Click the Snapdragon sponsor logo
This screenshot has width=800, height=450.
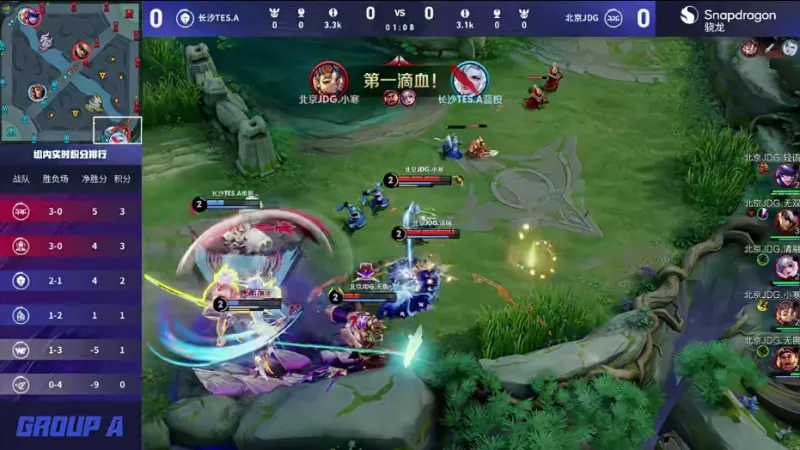[729, 19]
